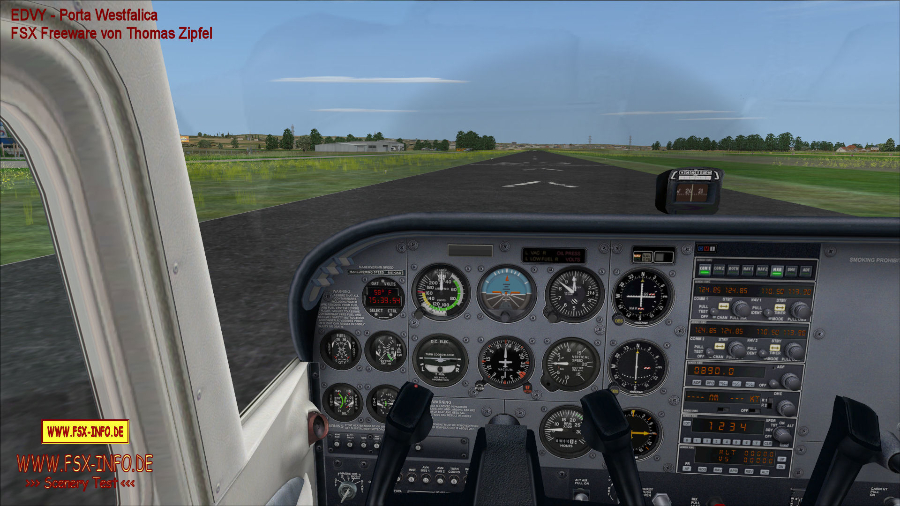Click the digital clock SELECT button
The image size is (900, 506).
[372, 312]
